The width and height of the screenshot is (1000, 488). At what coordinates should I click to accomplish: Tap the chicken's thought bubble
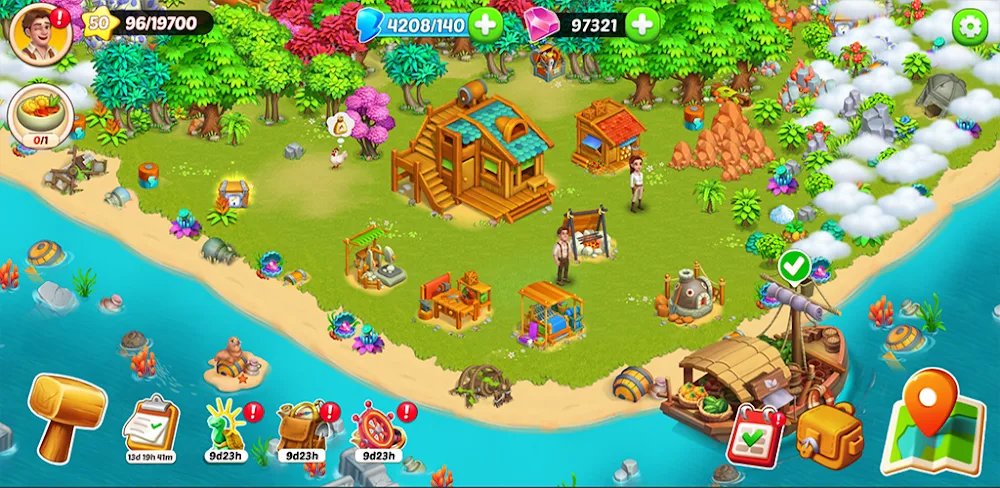point(345,126)
